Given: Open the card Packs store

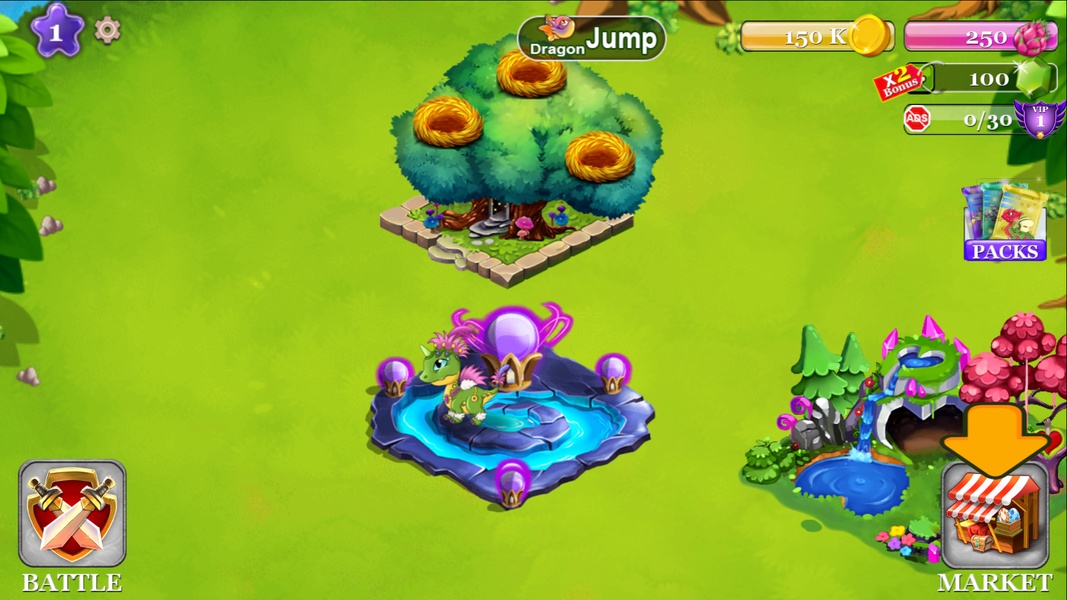Looking at the screenshot, I should coord(1004,224).
